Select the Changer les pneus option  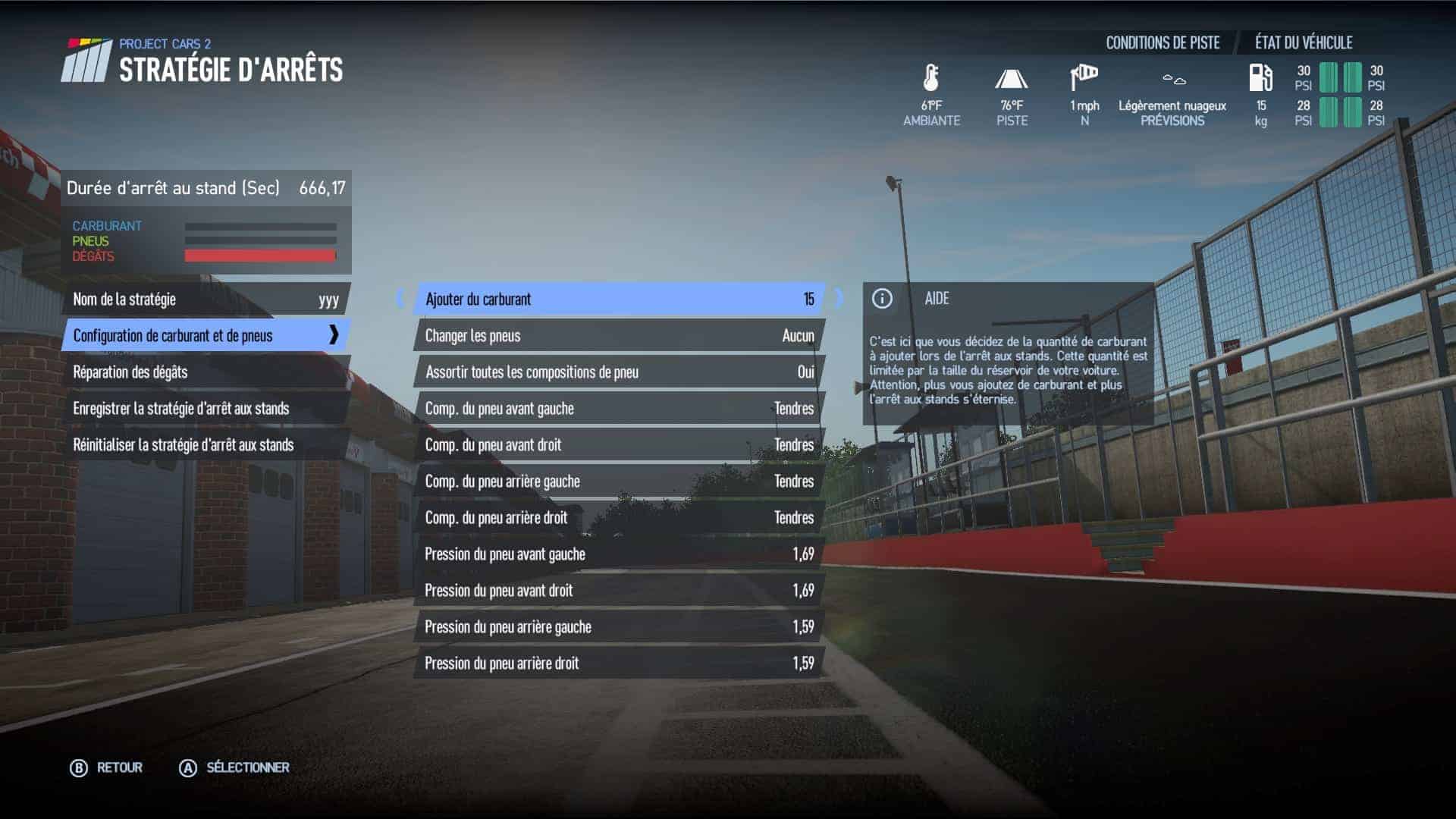pos(619,336)
